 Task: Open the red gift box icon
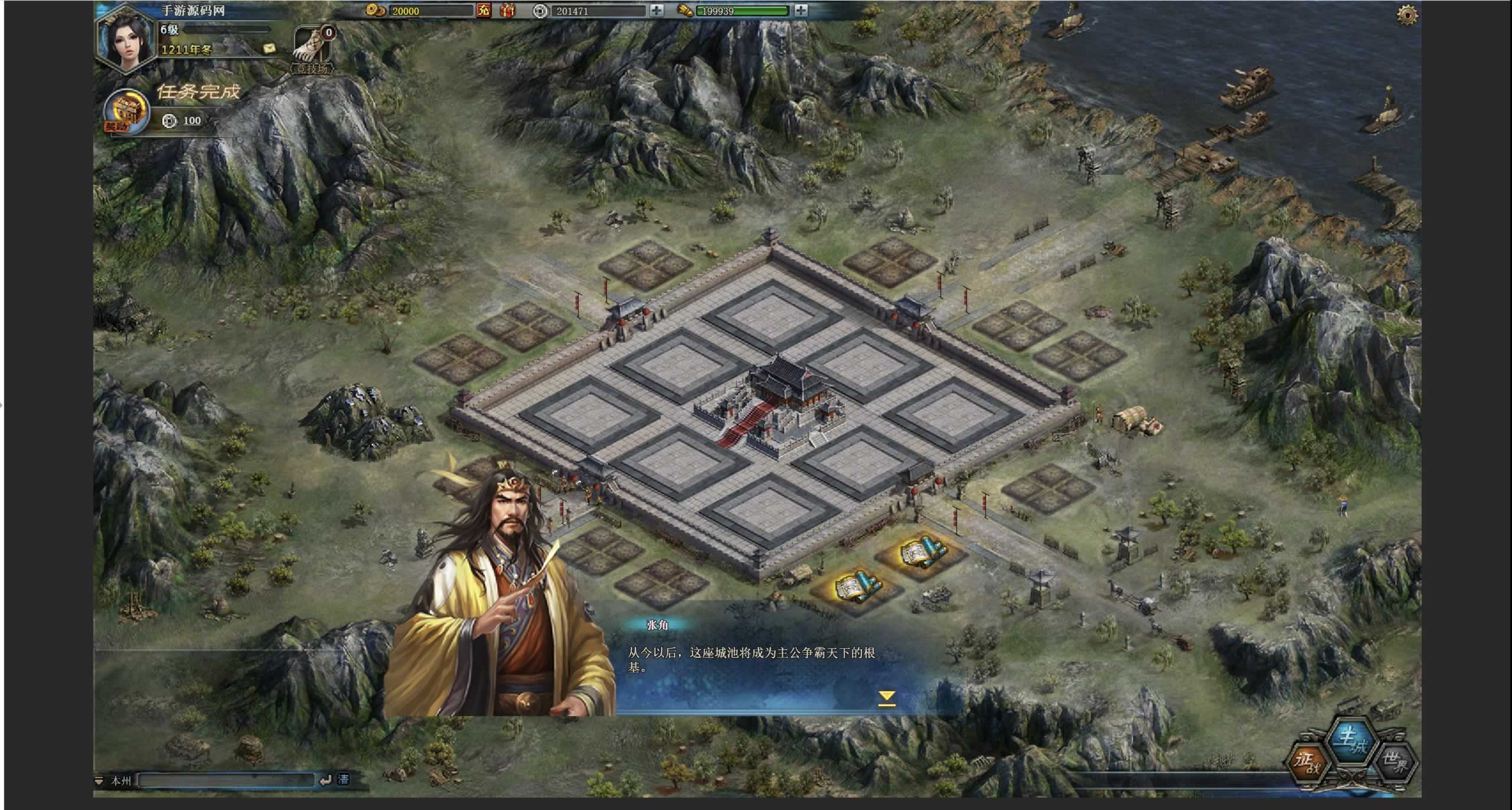click(507, 10)
